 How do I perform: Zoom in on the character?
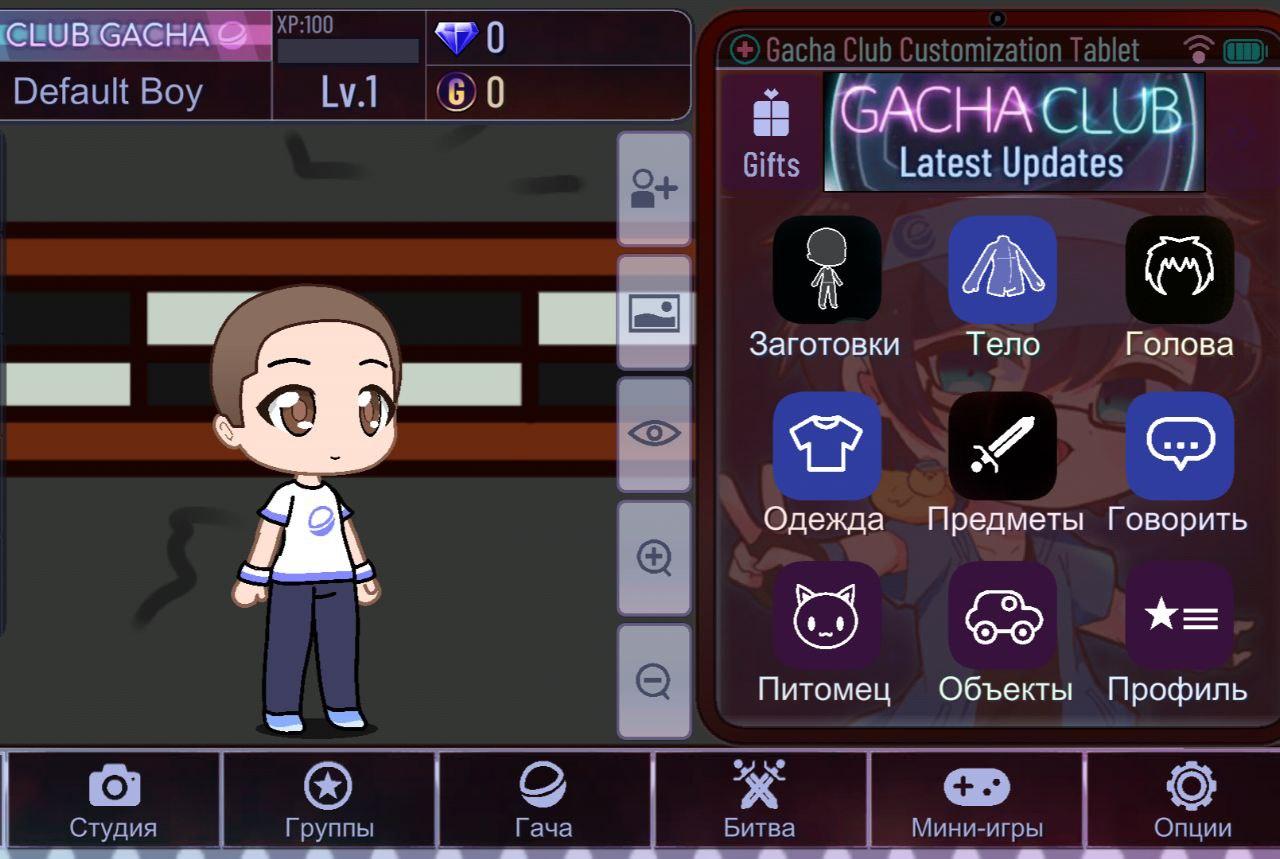(x=654, y=558)
